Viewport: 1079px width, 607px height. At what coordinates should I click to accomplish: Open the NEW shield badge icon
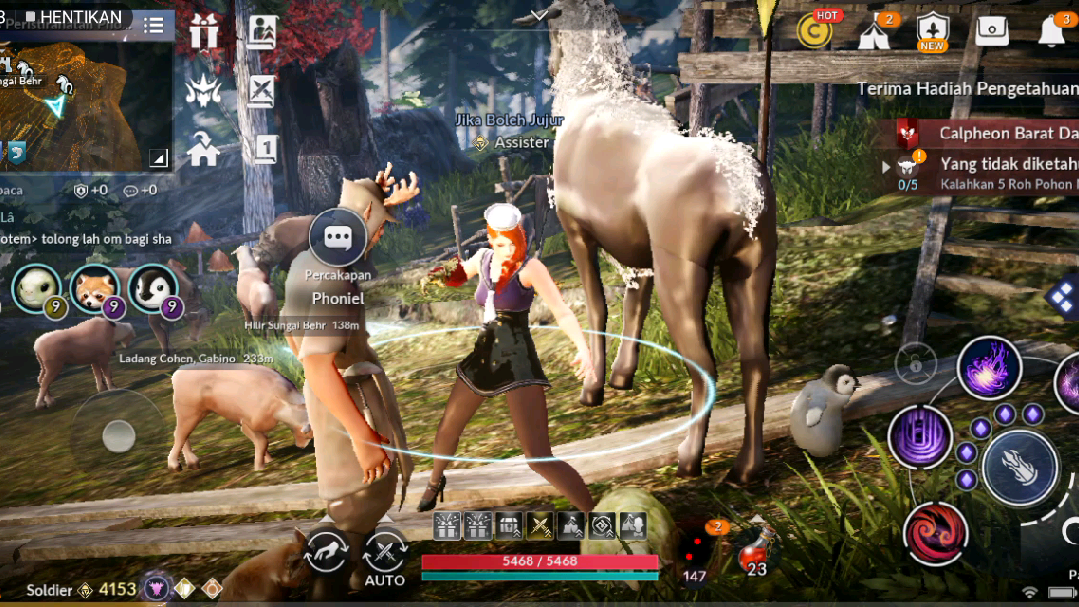932,31
